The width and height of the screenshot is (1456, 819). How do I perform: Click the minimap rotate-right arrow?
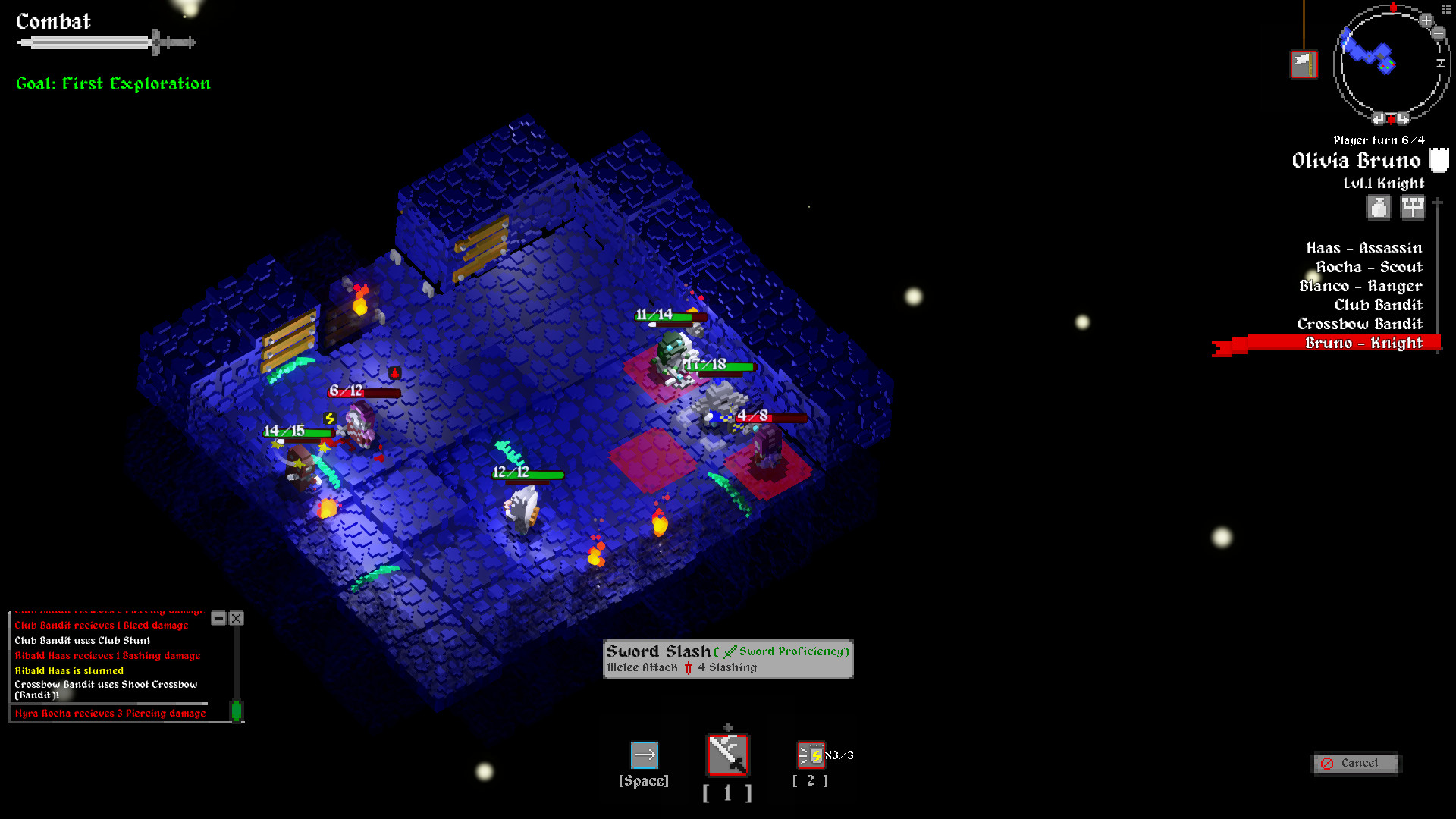point(1404,118)
